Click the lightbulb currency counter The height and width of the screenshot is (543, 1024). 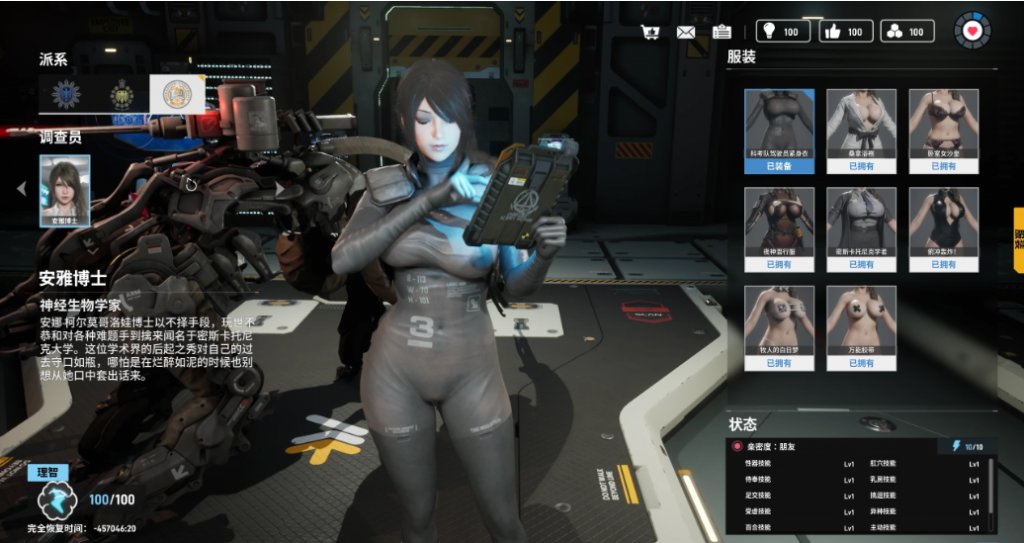pyautogui.click(x=782, y=31)
